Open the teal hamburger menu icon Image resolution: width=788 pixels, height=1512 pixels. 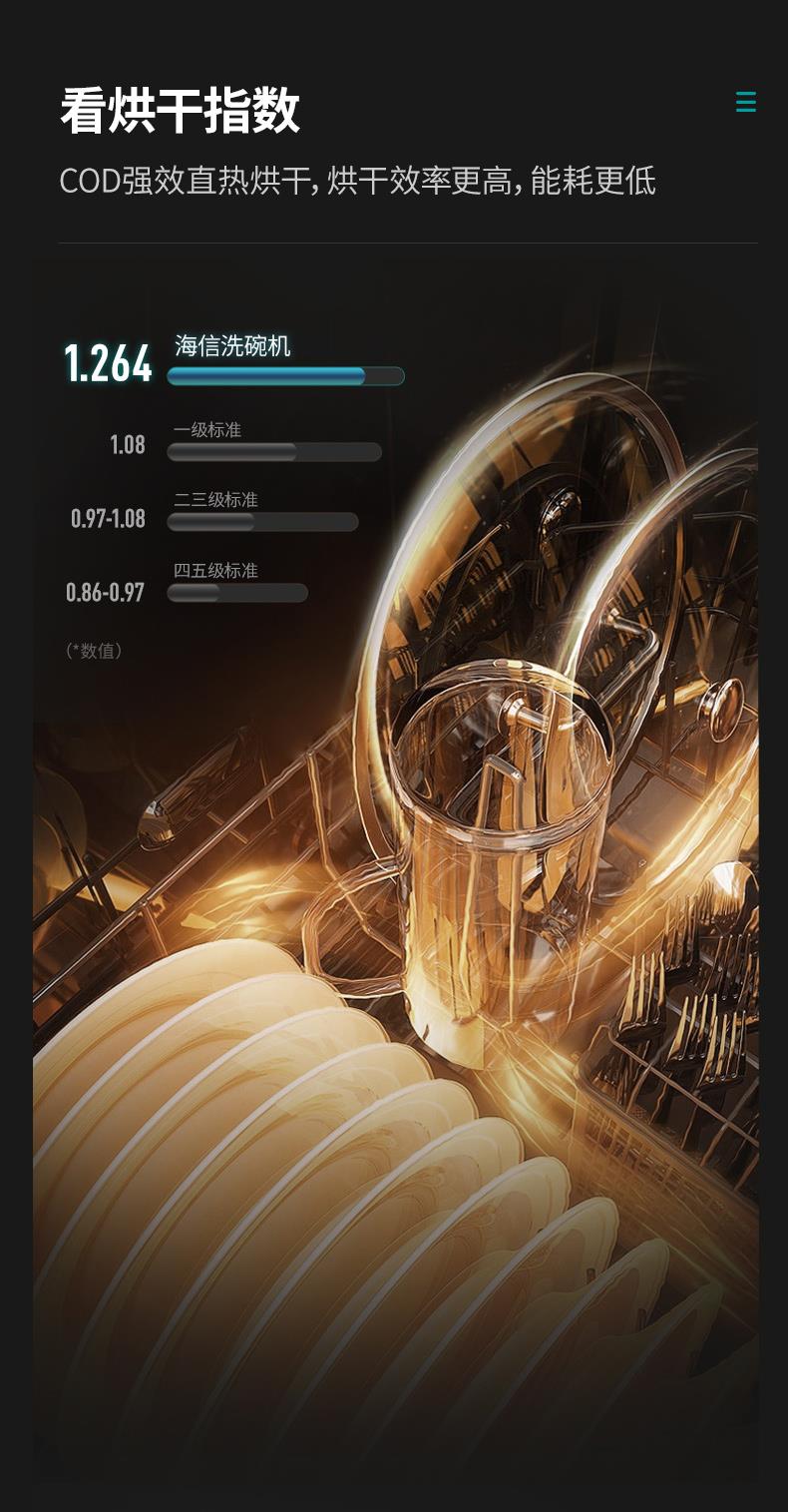[745, 102]
